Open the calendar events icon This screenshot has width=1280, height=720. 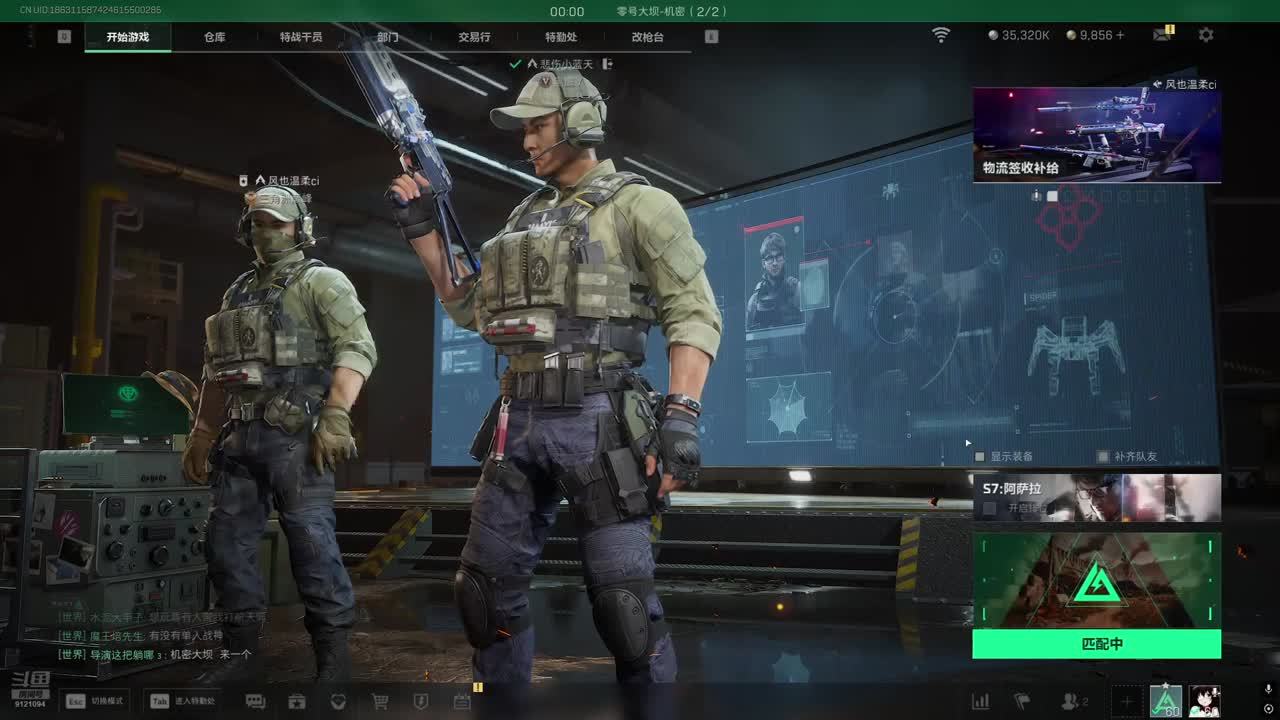(x=462, y=701)
